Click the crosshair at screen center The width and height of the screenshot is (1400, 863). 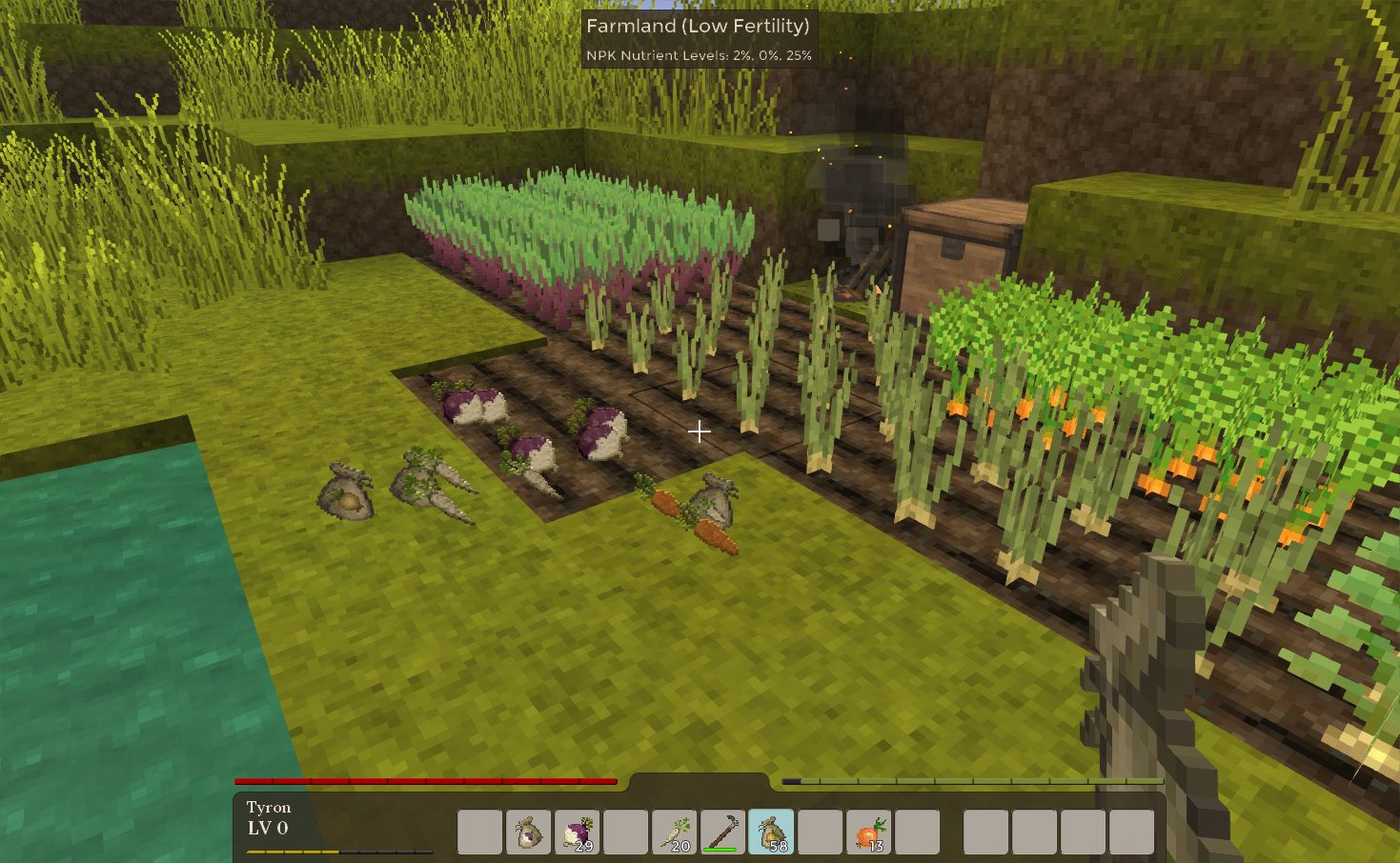[700, 431]
